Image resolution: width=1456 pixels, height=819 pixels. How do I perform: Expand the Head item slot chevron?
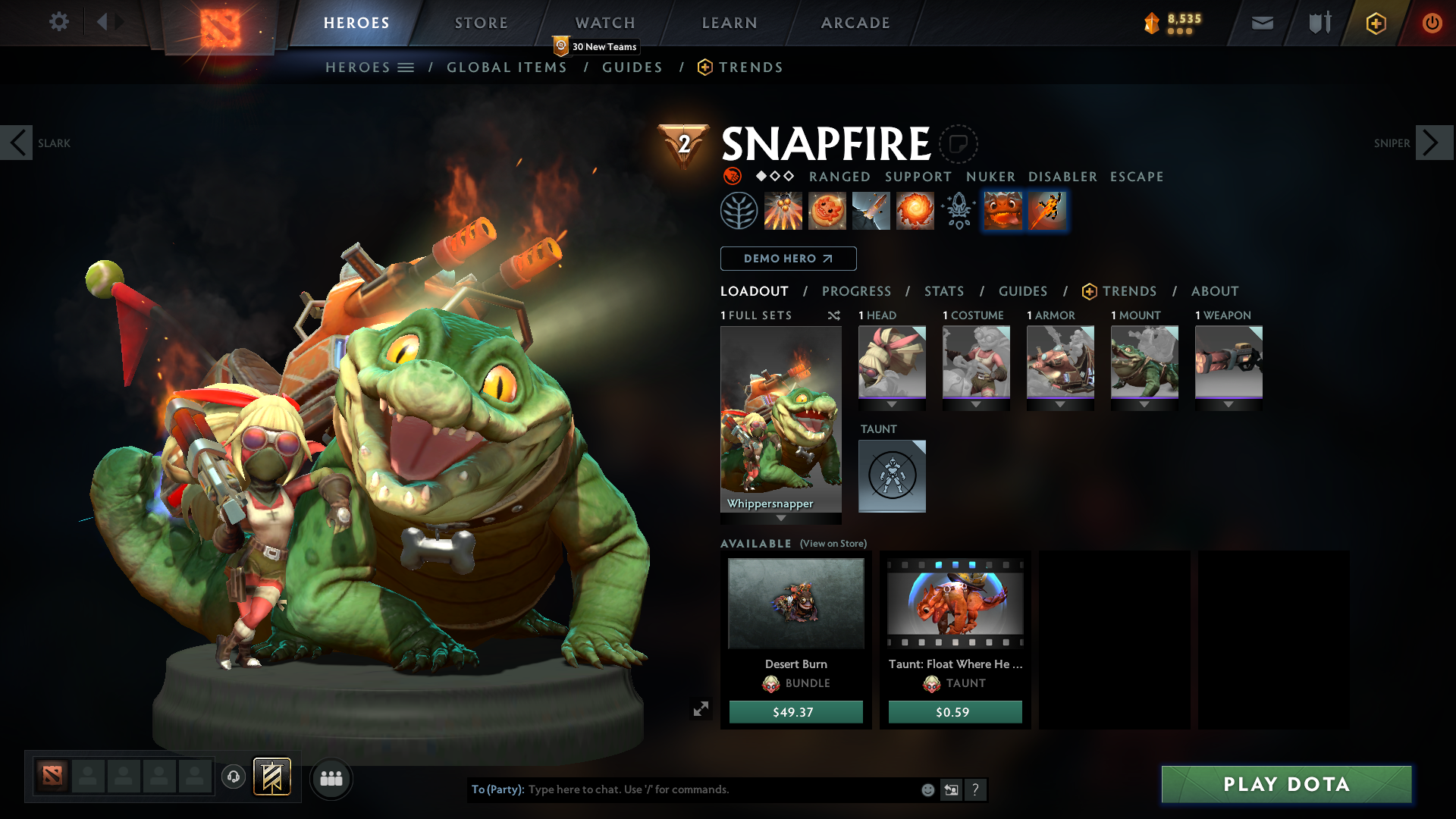892,404
